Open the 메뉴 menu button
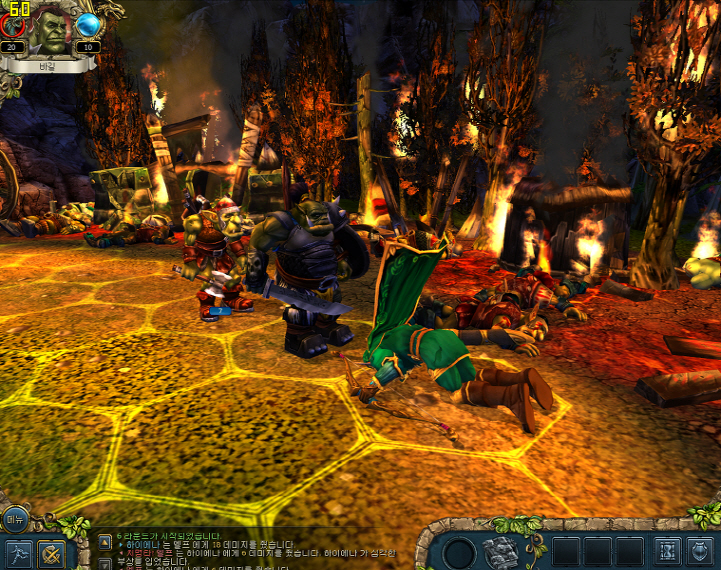This screenshot has height=570, width=721. 14,518
